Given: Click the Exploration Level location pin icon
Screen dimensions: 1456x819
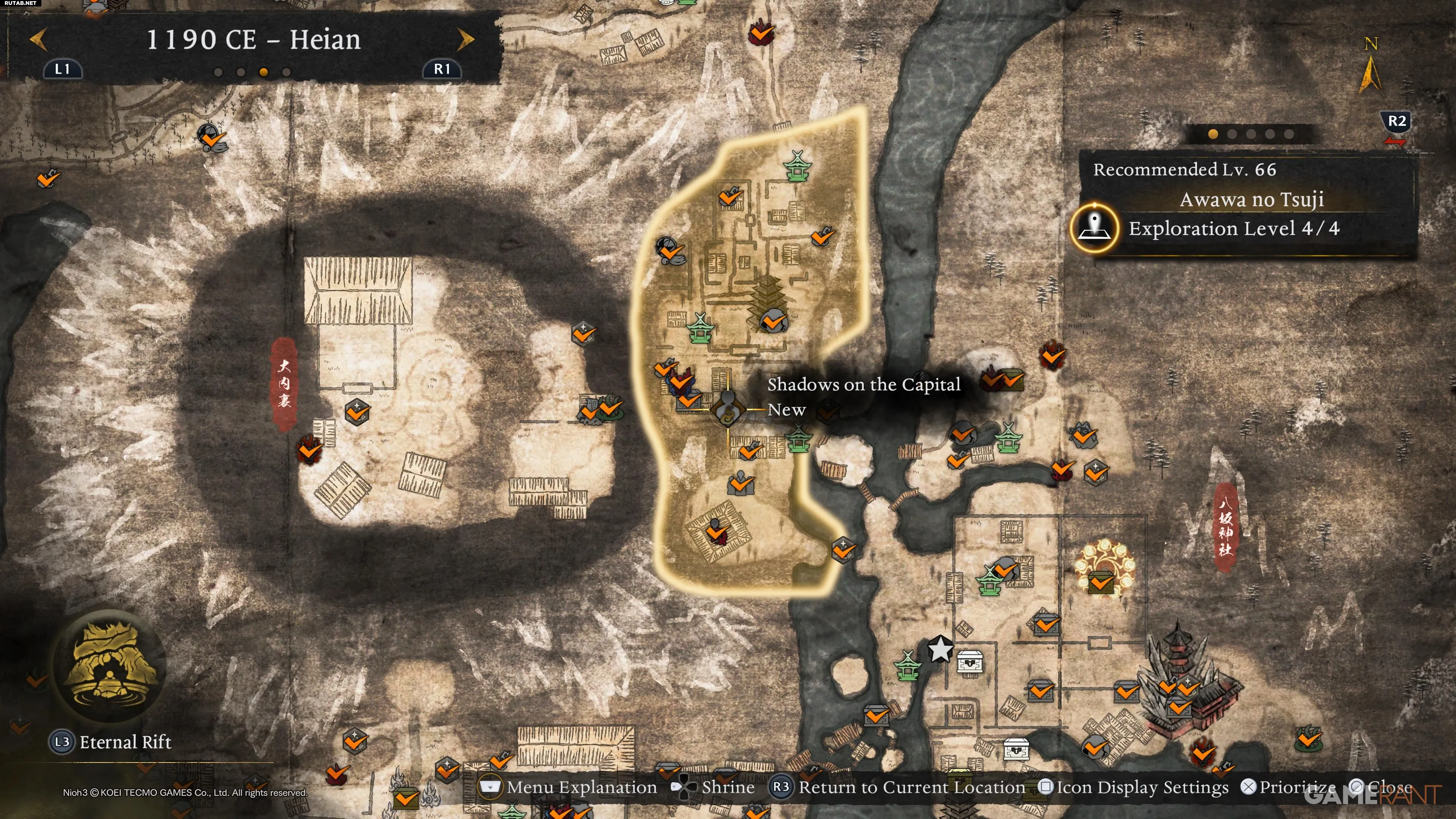Looking at the screenshot, I should pos(1095,228).
